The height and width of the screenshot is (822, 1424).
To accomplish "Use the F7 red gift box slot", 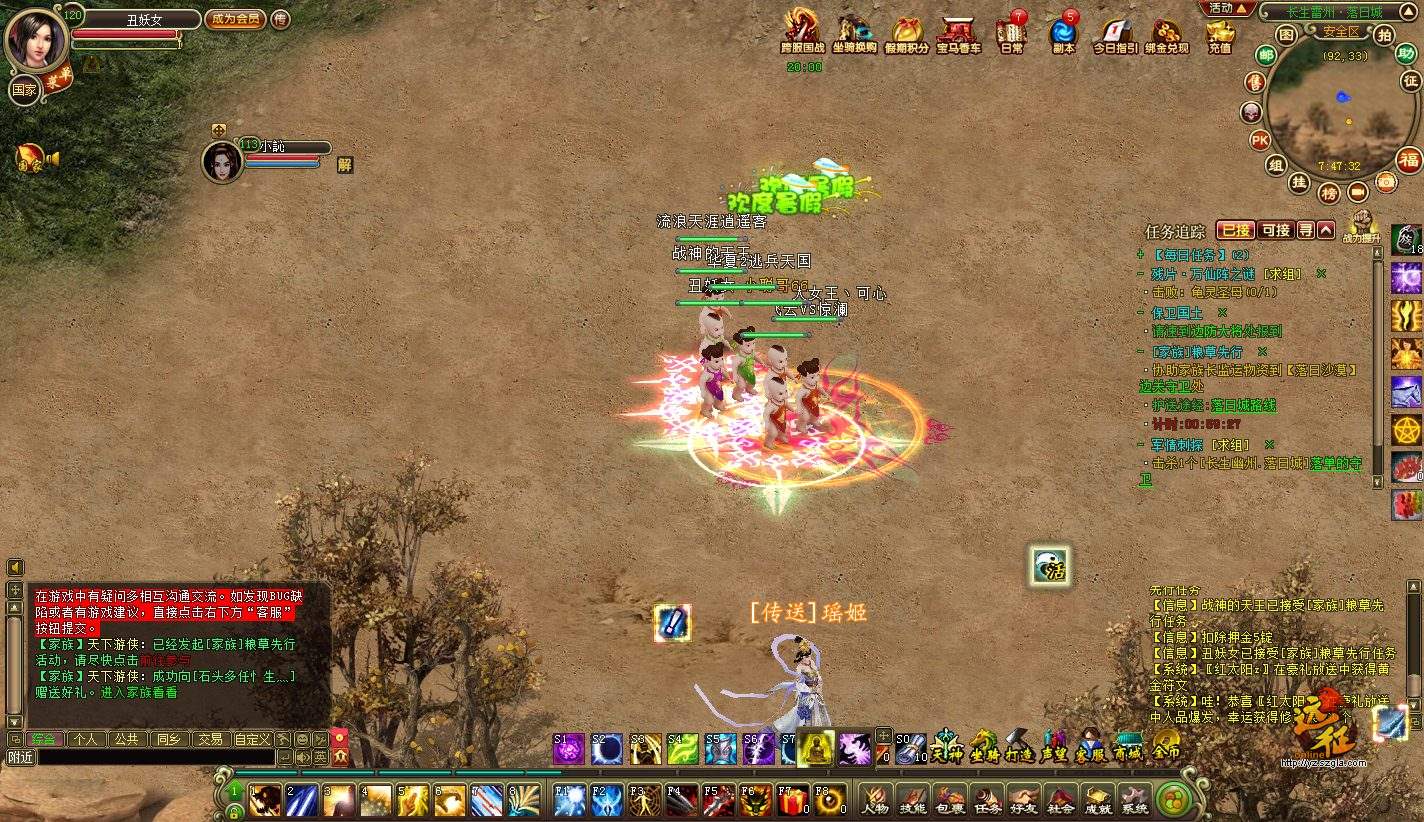I will pos(792,800).
